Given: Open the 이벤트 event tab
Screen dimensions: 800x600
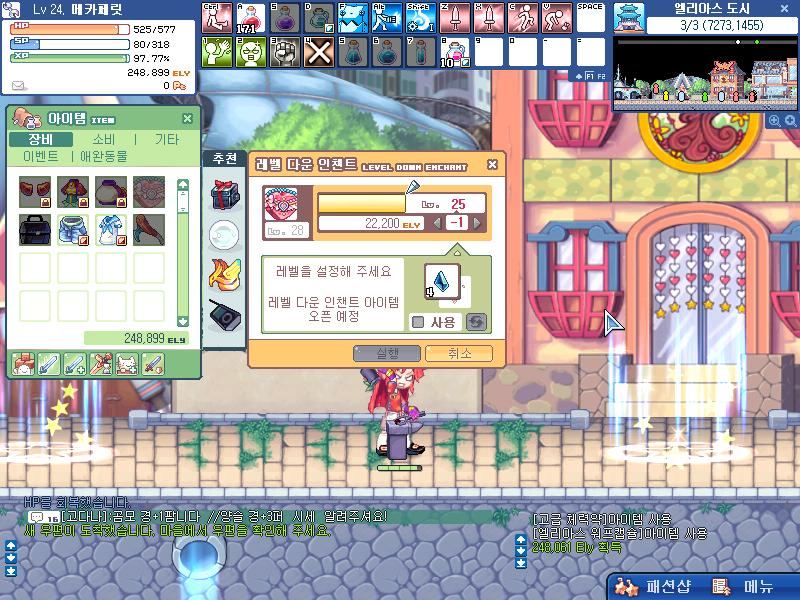Looking at the screenshot, I should coord(40,157).
